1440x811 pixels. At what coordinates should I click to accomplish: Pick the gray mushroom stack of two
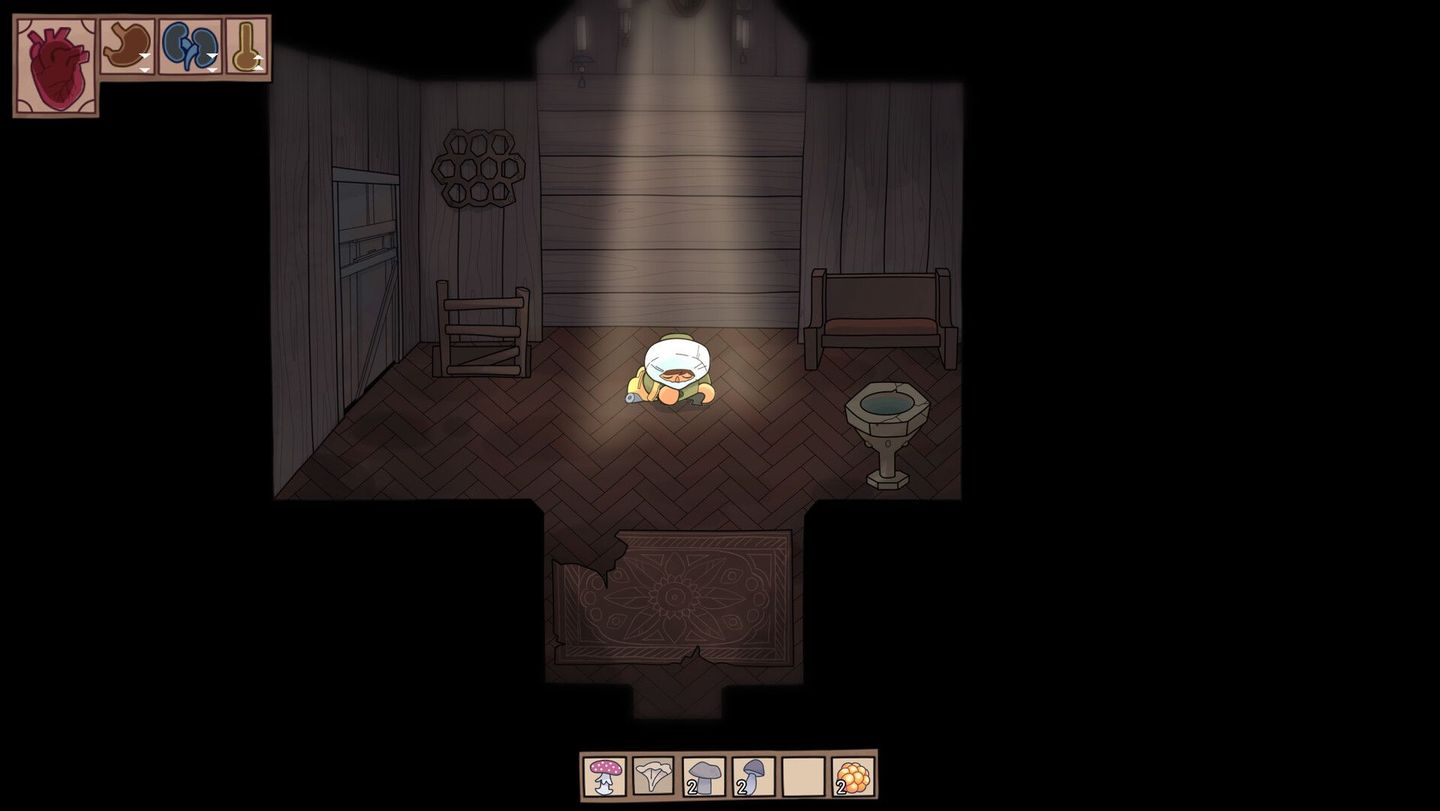tap(703, 777)
